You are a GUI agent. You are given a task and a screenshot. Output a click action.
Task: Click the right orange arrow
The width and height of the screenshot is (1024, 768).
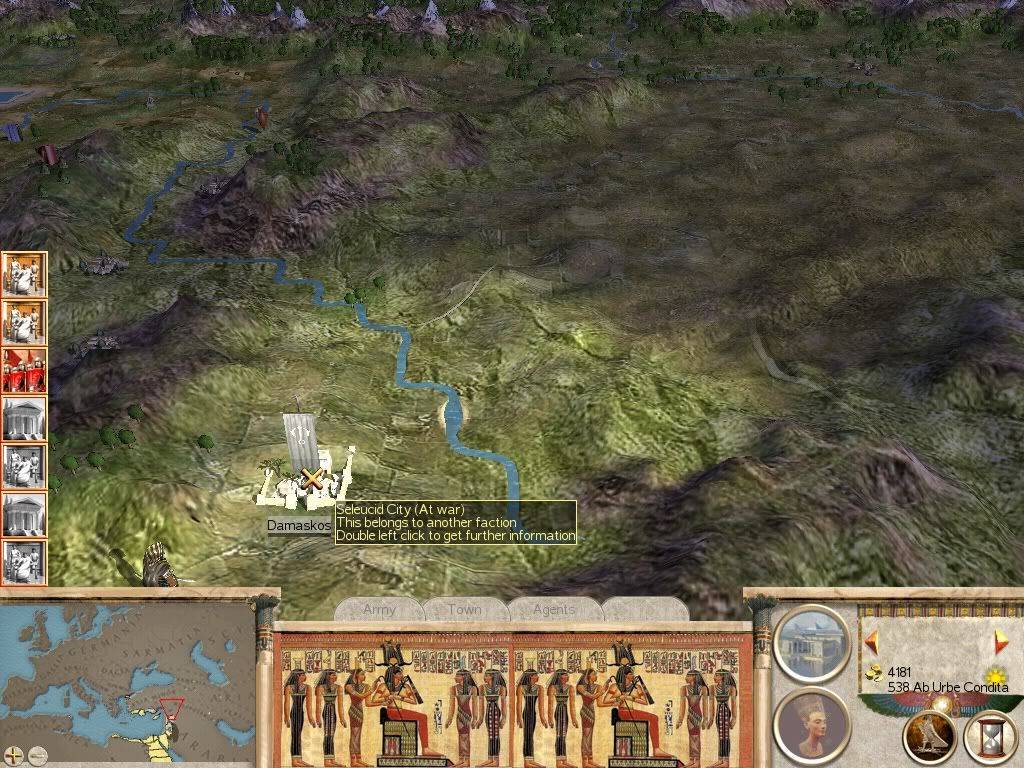click(1000, 642)
